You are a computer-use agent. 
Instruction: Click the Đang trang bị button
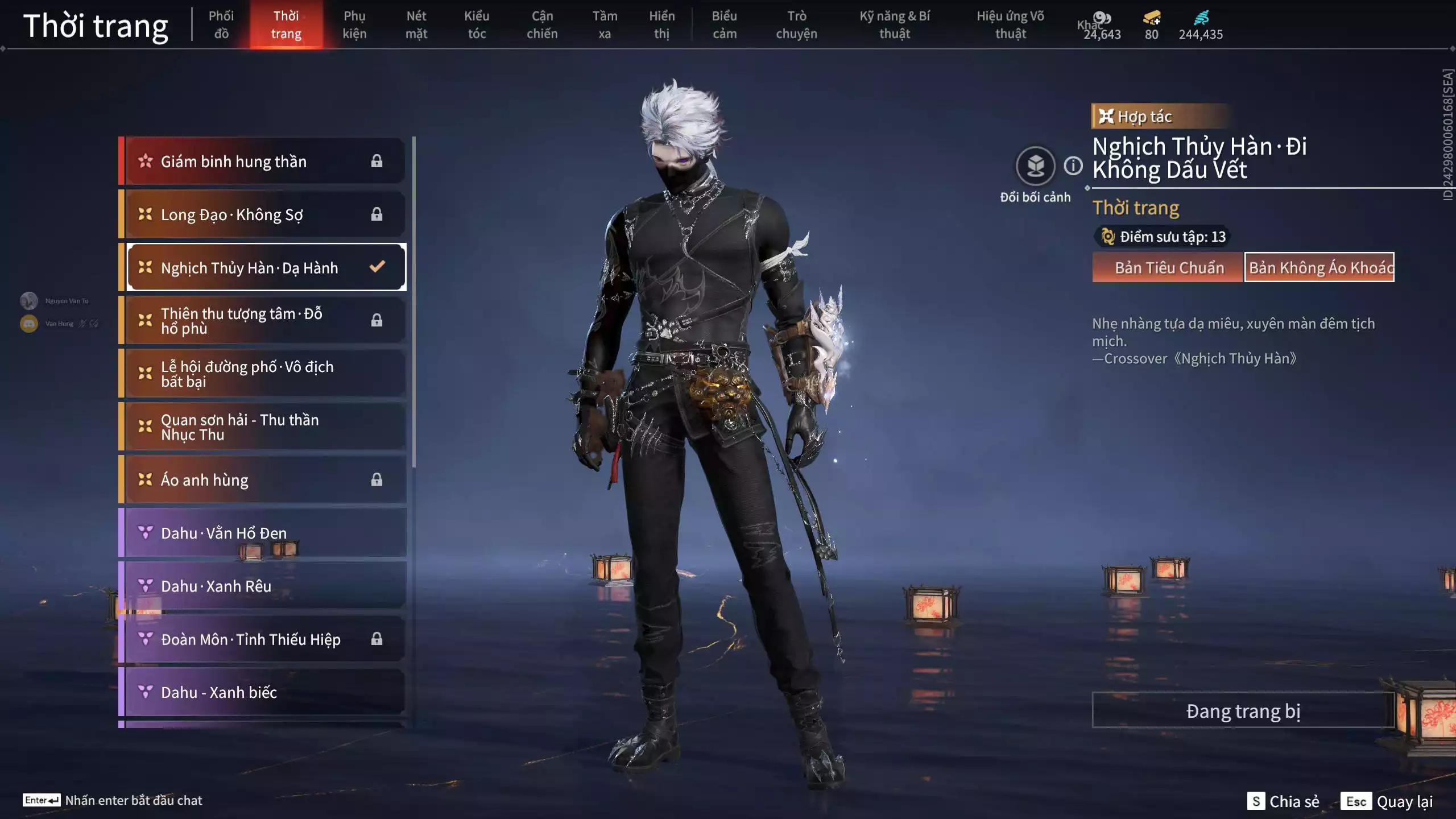(1243, 711)
